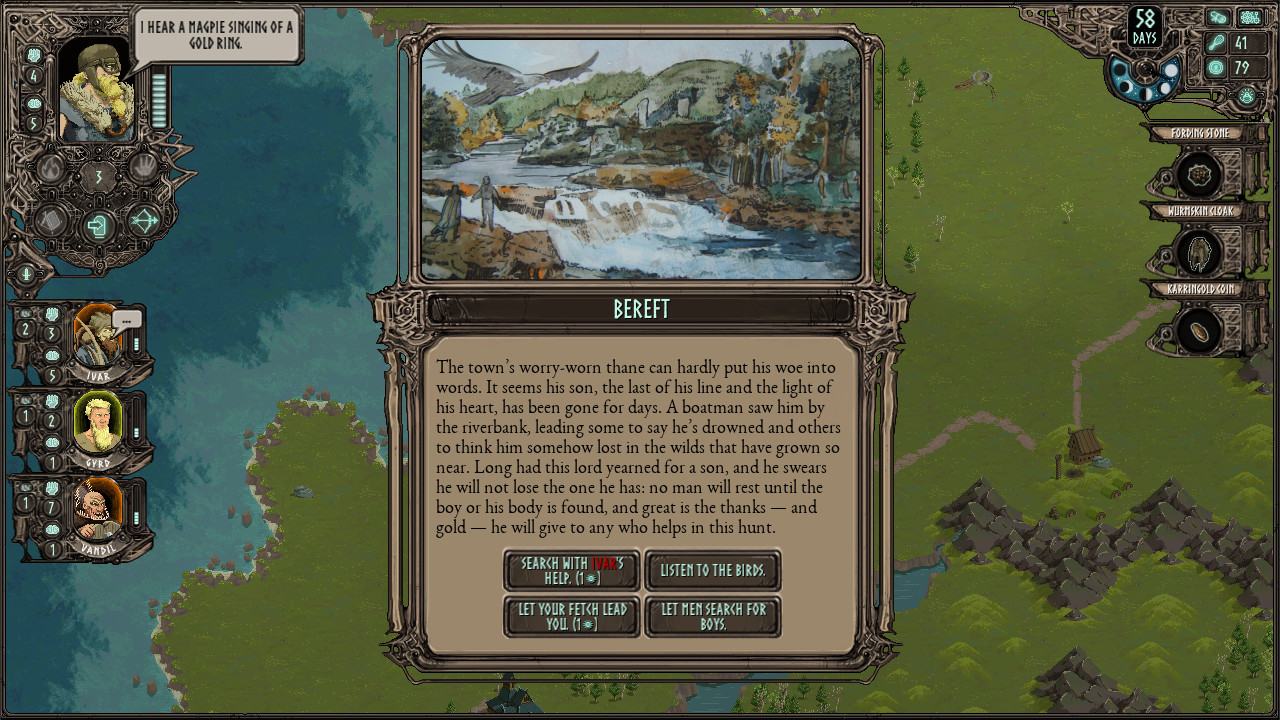Pick "Let men search for boys"
Viewport: 1280px width, 720px height.
click(713, 616)
